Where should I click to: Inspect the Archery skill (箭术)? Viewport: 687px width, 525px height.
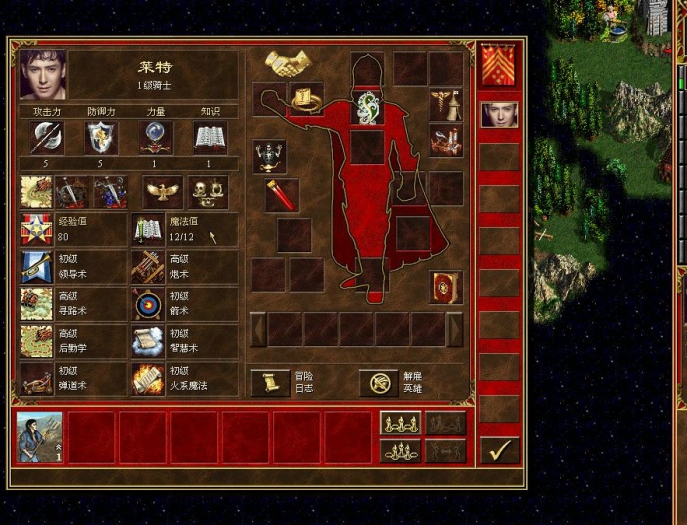point(149,303)
